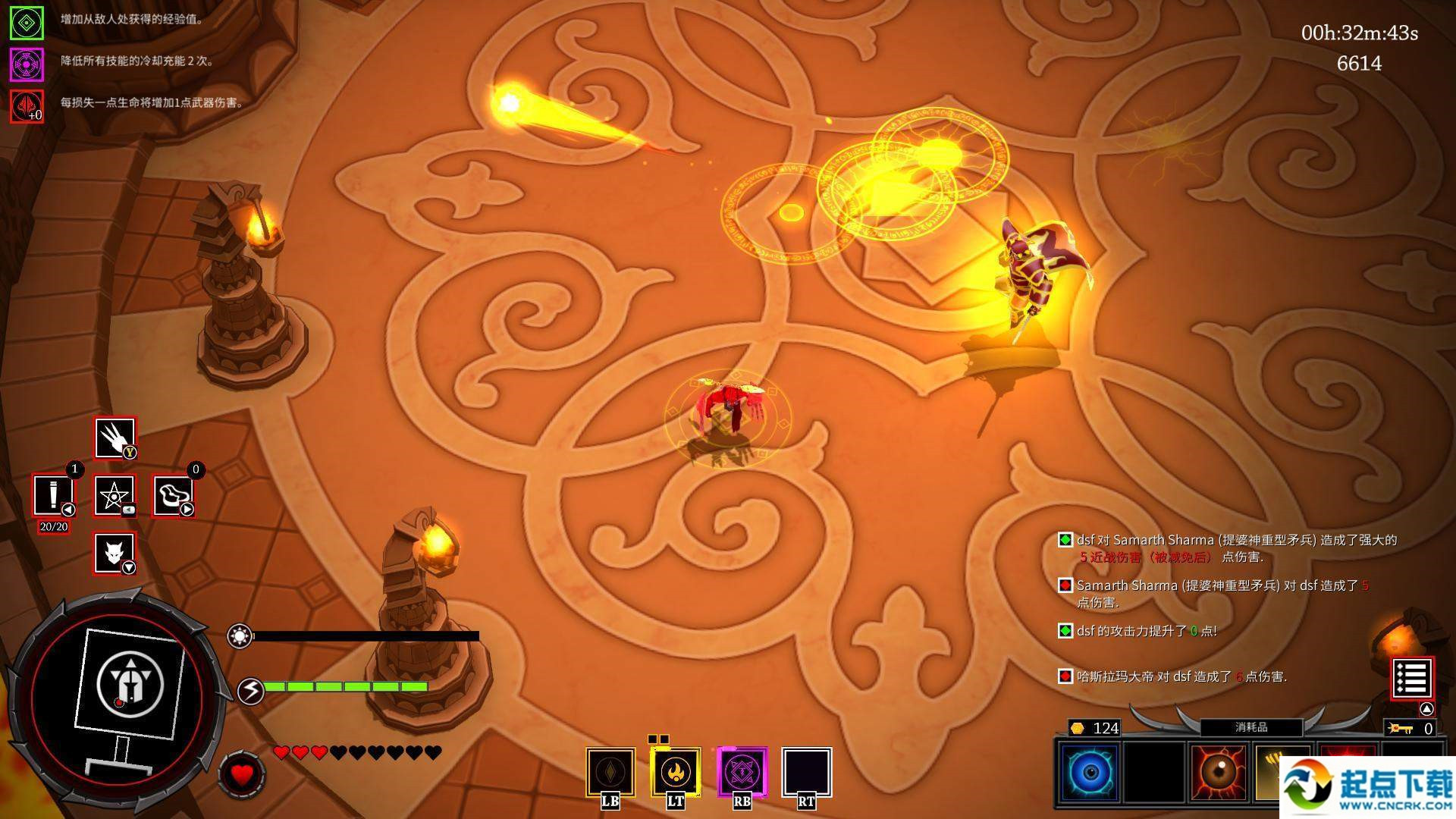Use the blue eye consumable
The image size is (1456, 819).
pos(1090,773)
